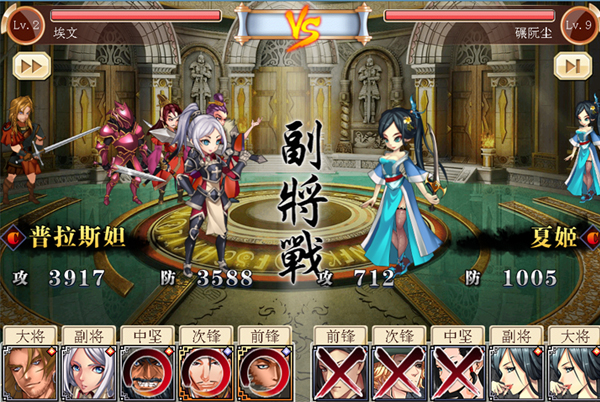
Task: Choose the uncrossed 前锋 portrait in the red ring
Action: (262, 373)
